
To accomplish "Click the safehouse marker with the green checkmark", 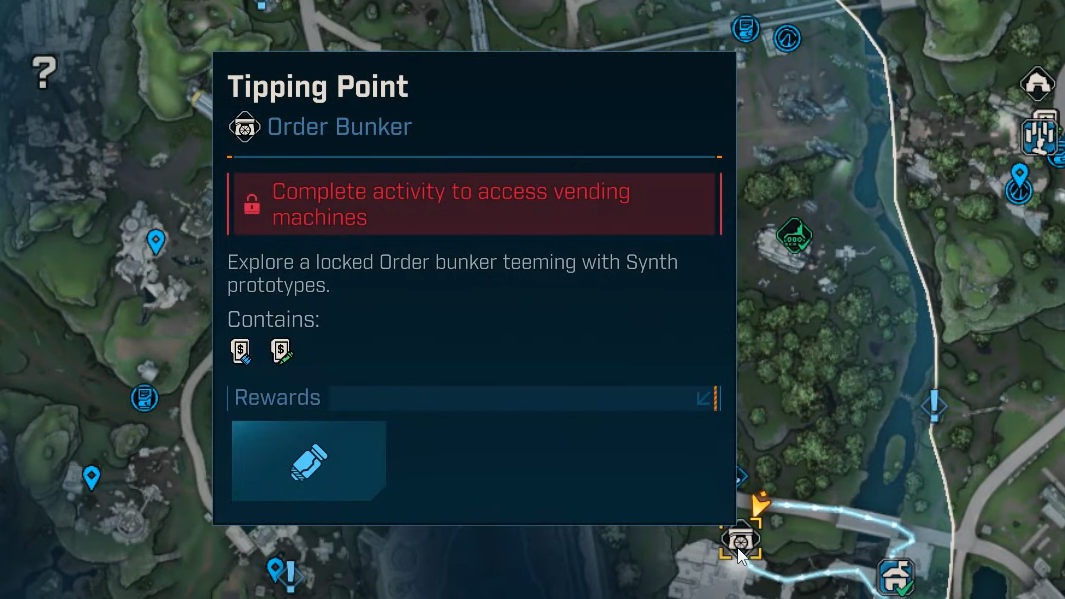I will 896,577.
